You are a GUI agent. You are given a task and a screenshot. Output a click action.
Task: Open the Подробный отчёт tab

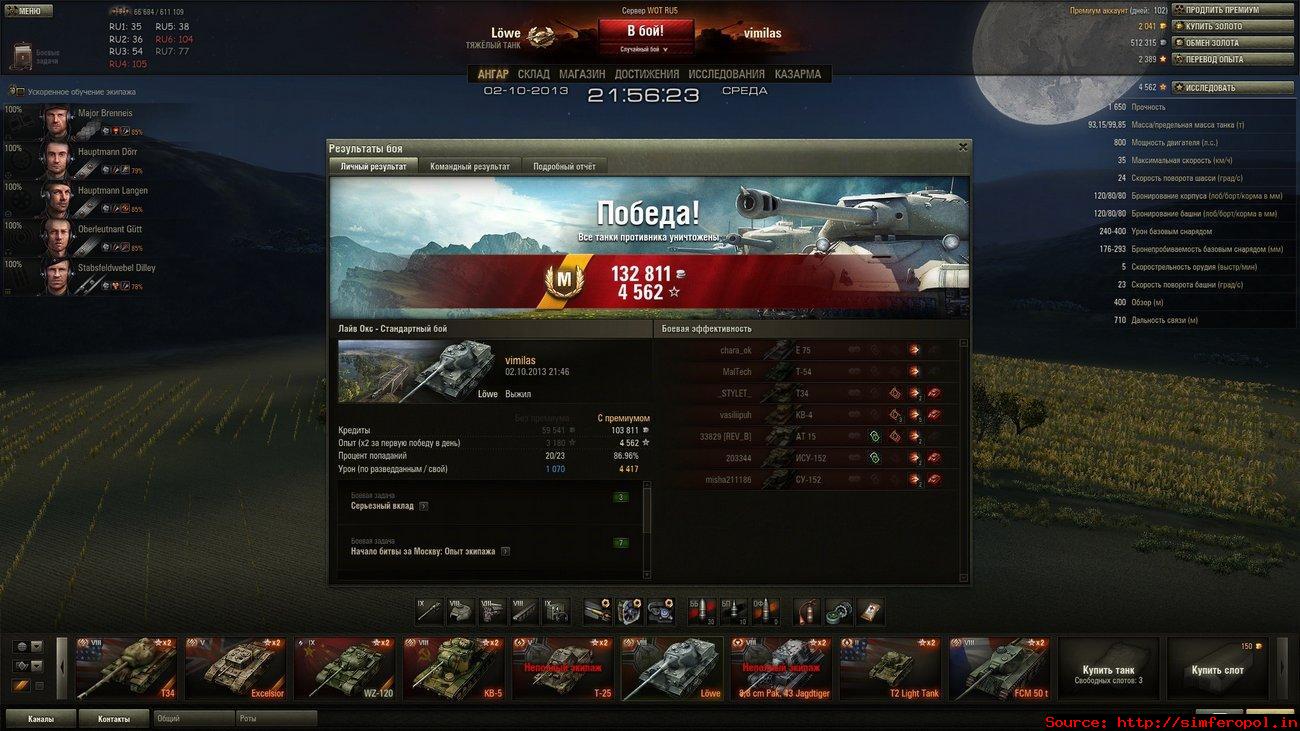[564, 167]
